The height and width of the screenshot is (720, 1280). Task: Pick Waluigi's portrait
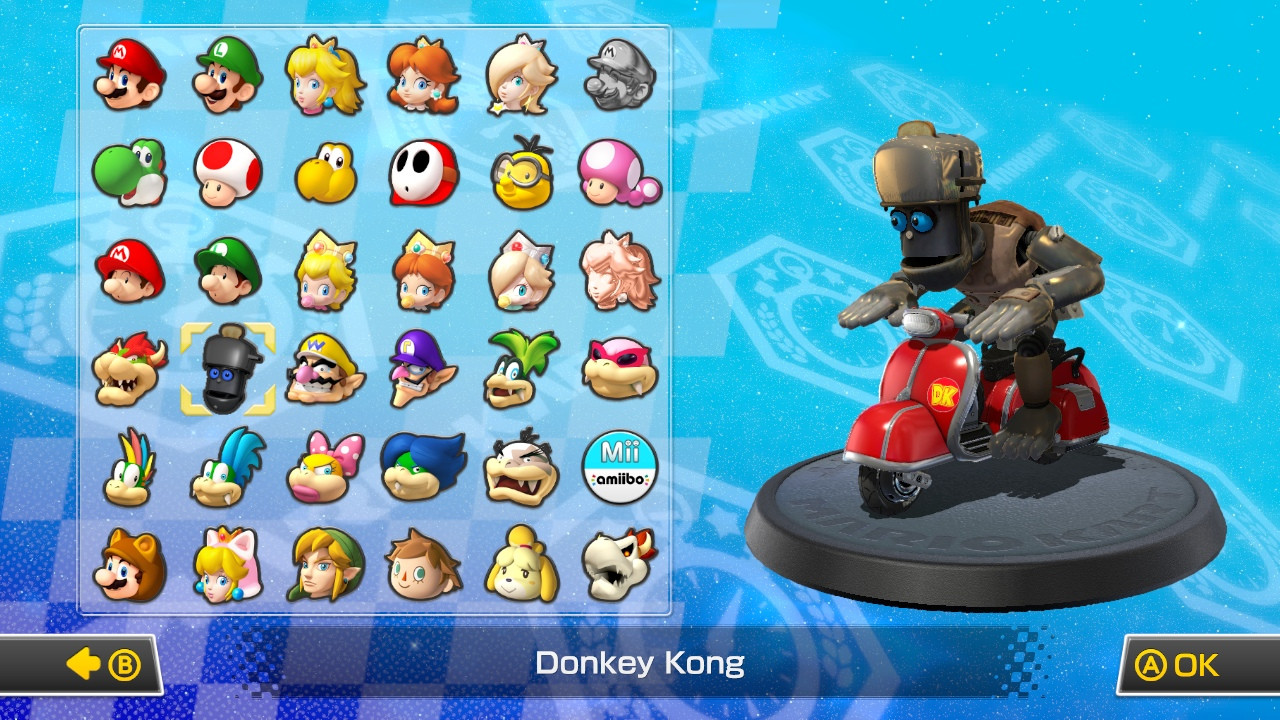point(422,372)
